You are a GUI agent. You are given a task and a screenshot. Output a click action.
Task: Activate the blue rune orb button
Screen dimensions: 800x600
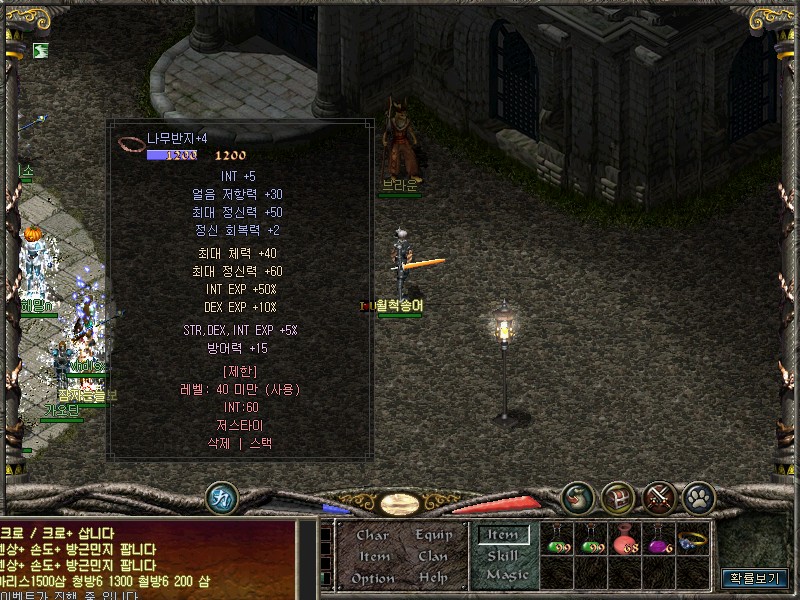(x=221, y=497)
